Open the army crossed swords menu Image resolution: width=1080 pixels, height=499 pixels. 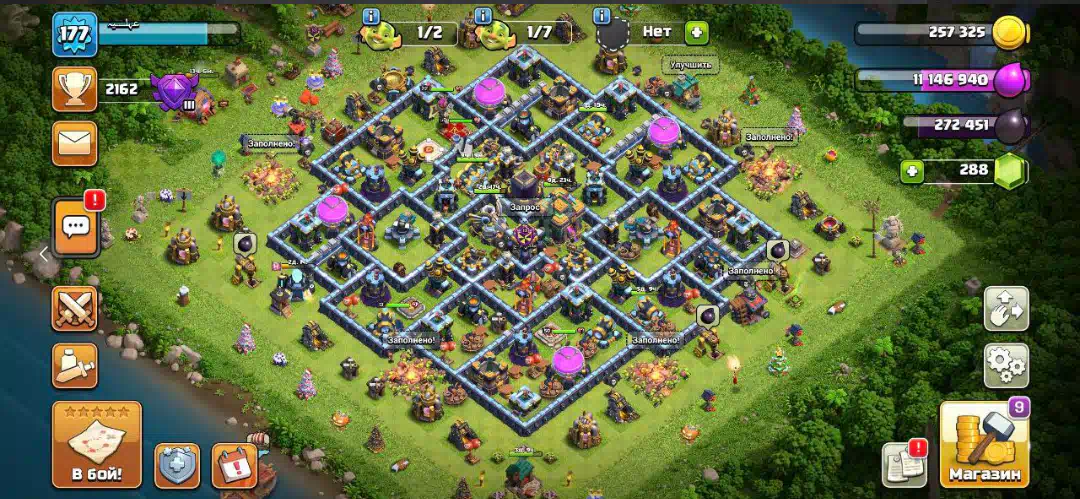pos(75,309)
